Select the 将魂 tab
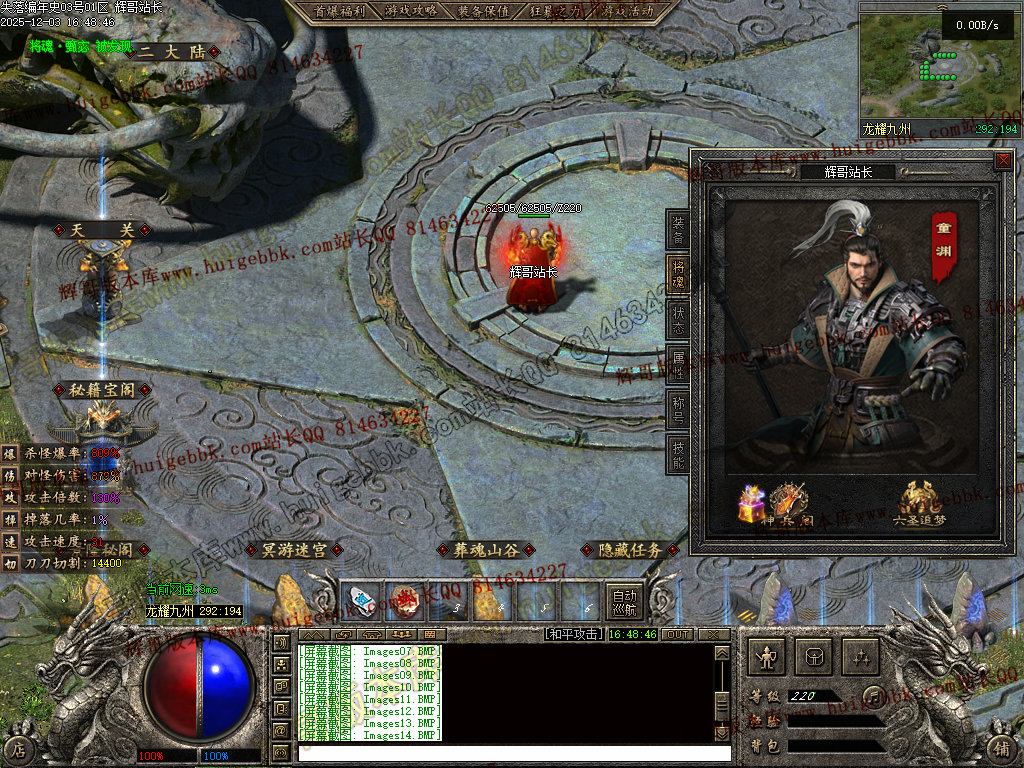1024x768 pixels. (x=678, y=273)
